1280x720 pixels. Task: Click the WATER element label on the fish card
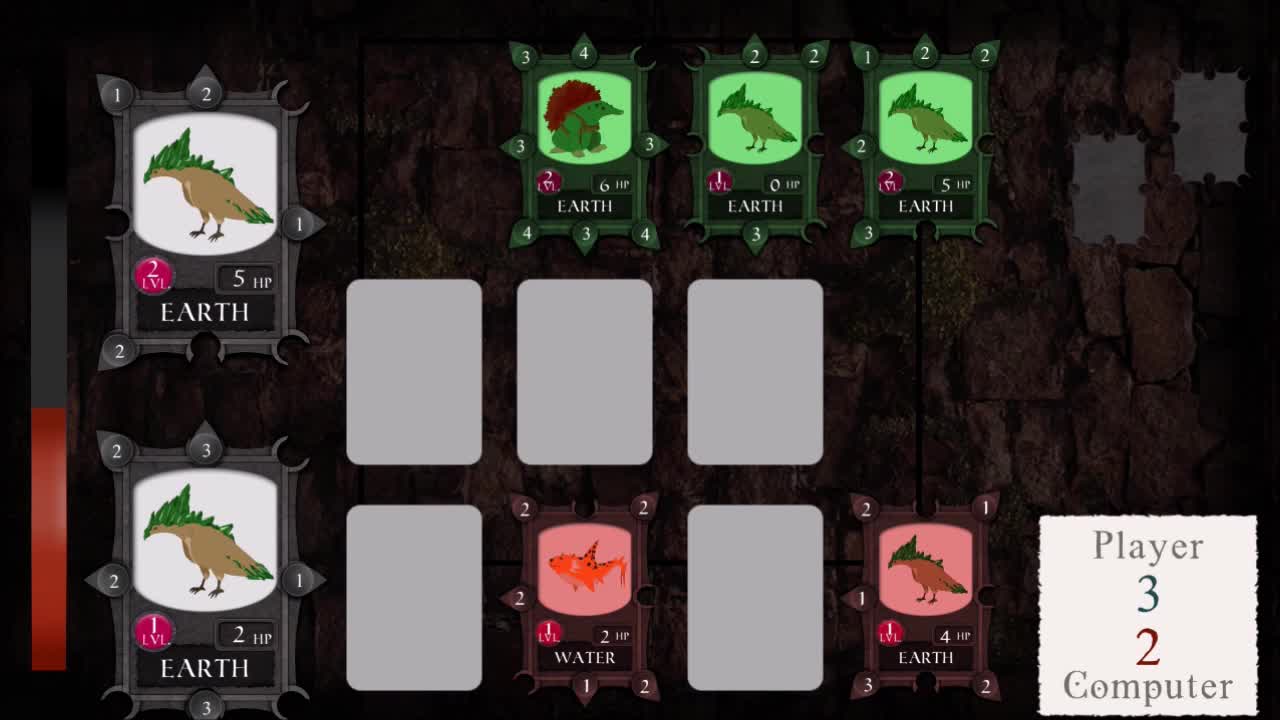pyautogui.click(x=583, y=657)
